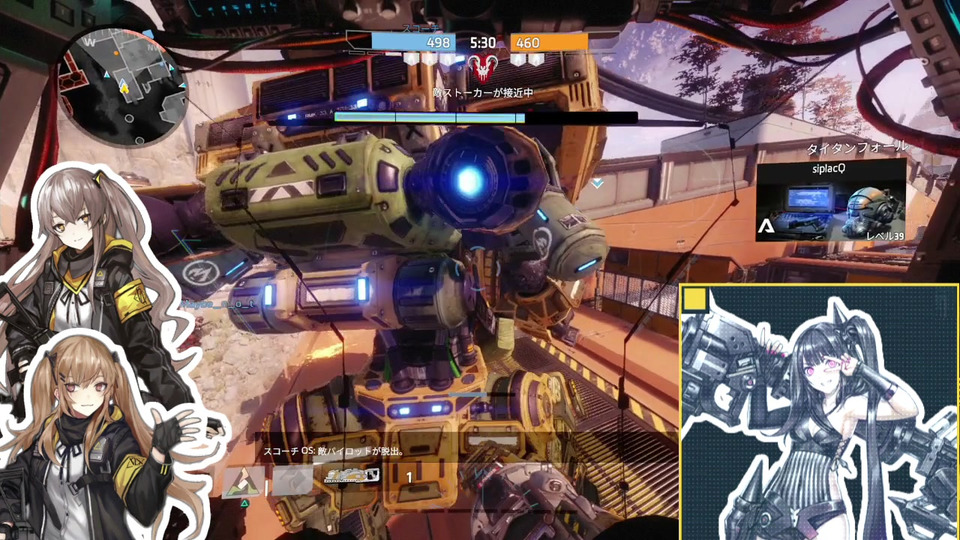The image size is (960, 540).
Task: Select the greyed-out ability slot
Action: coord(293,481)
